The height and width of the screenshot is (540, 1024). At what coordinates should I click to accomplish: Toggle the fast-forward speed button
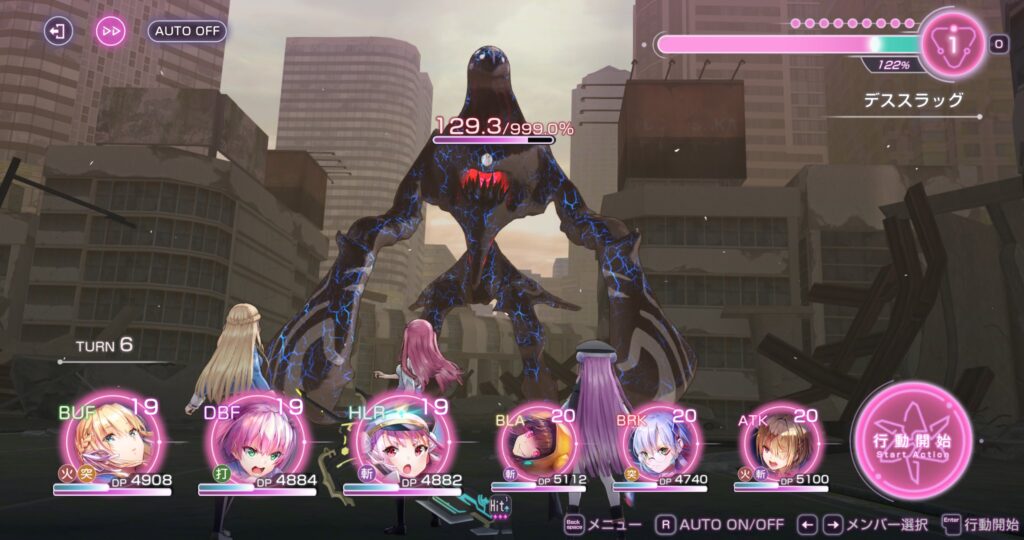[111, 31]
